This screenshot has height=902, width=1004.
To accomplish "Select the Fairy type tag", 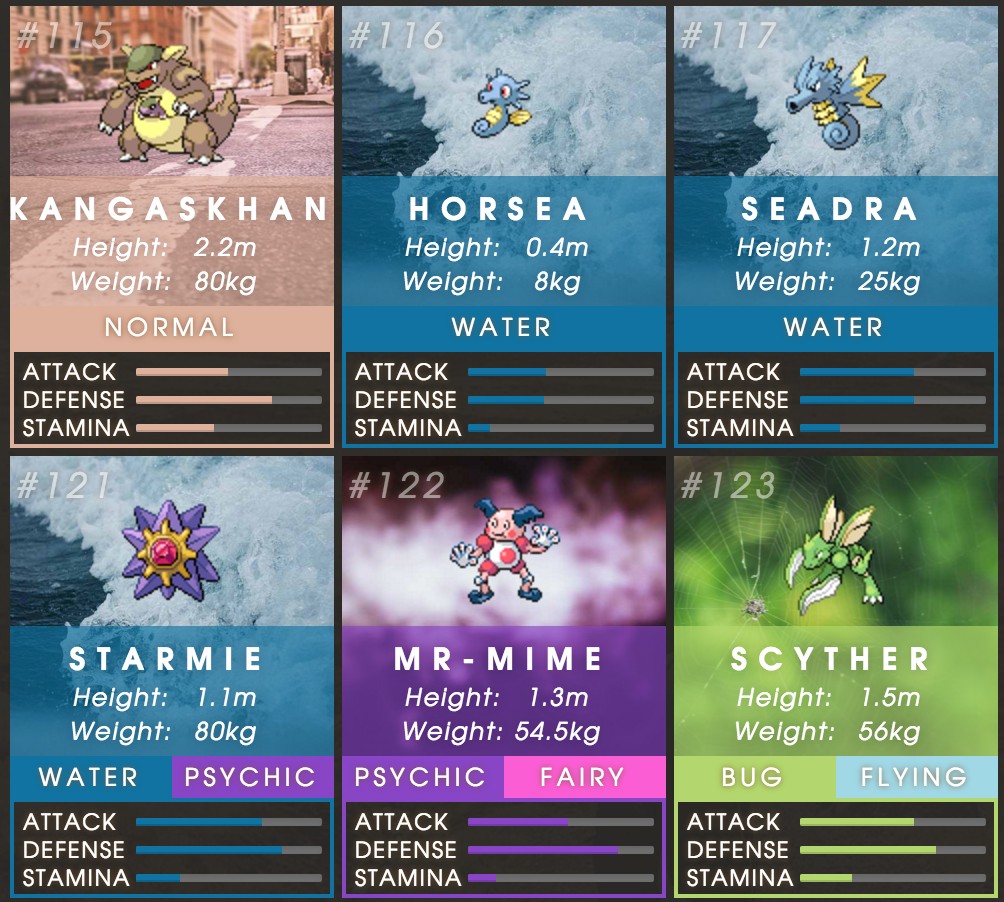I will coord(584,777).
